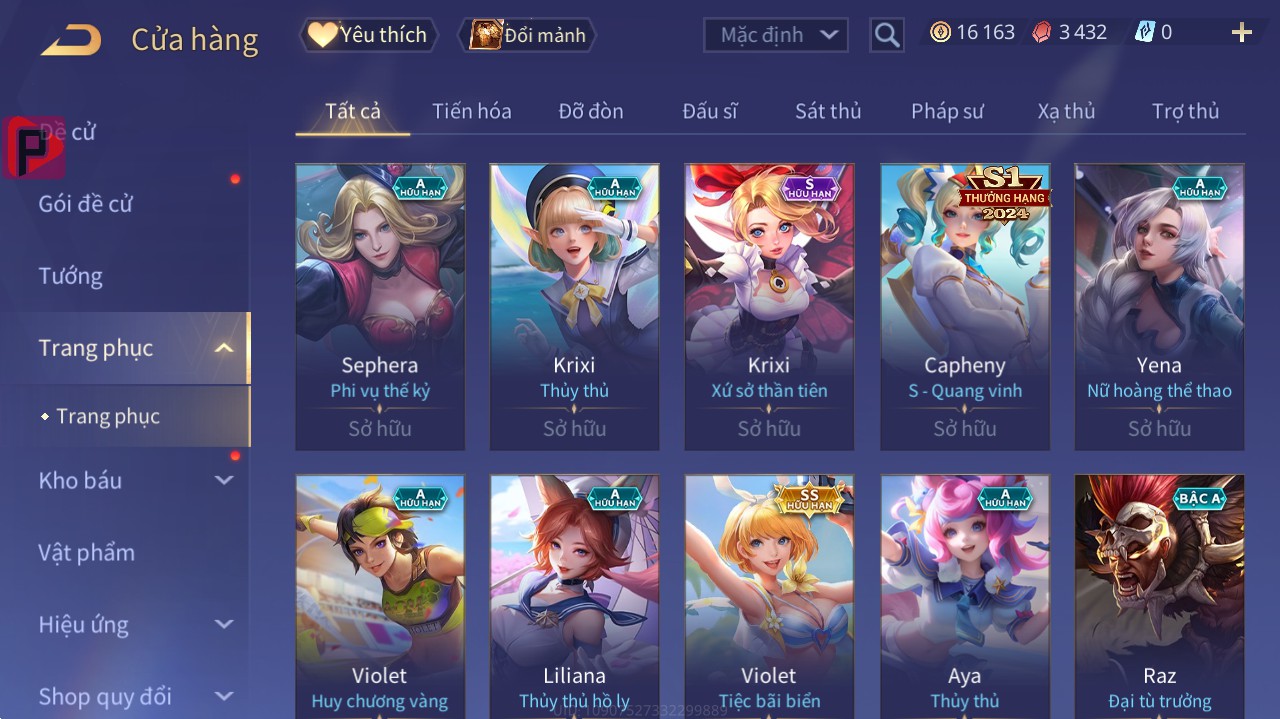
Task: Select the Pháp sư tab
Action: click(947, 111)
